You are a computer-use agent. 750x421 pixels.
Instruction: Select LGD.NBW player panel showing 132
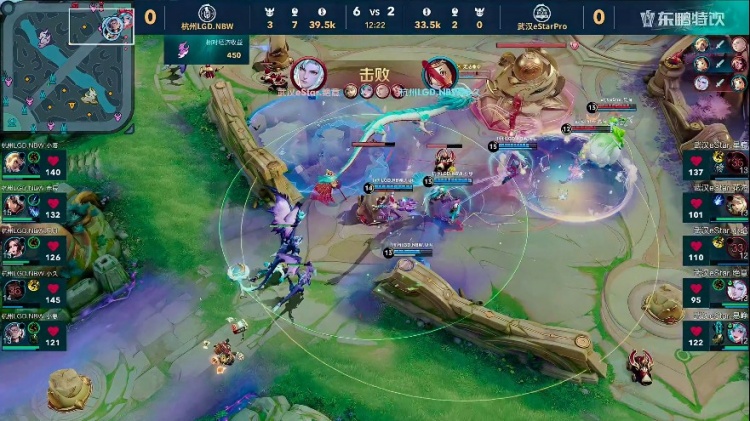tap(32, 207)
